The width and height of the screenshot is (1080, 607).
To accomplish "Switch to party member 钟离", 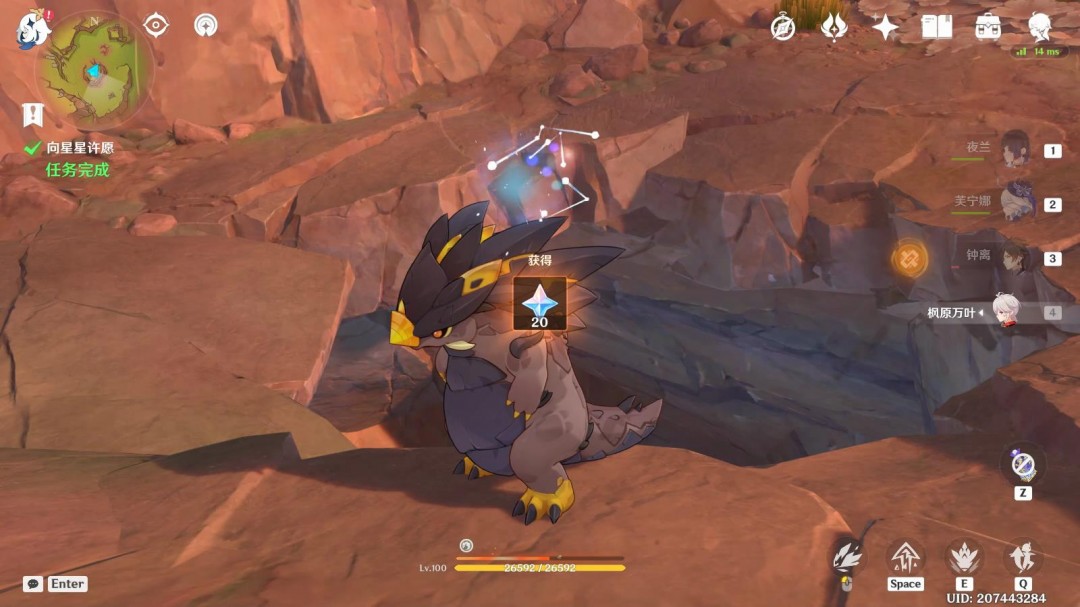I will [x=1014, y=257].
